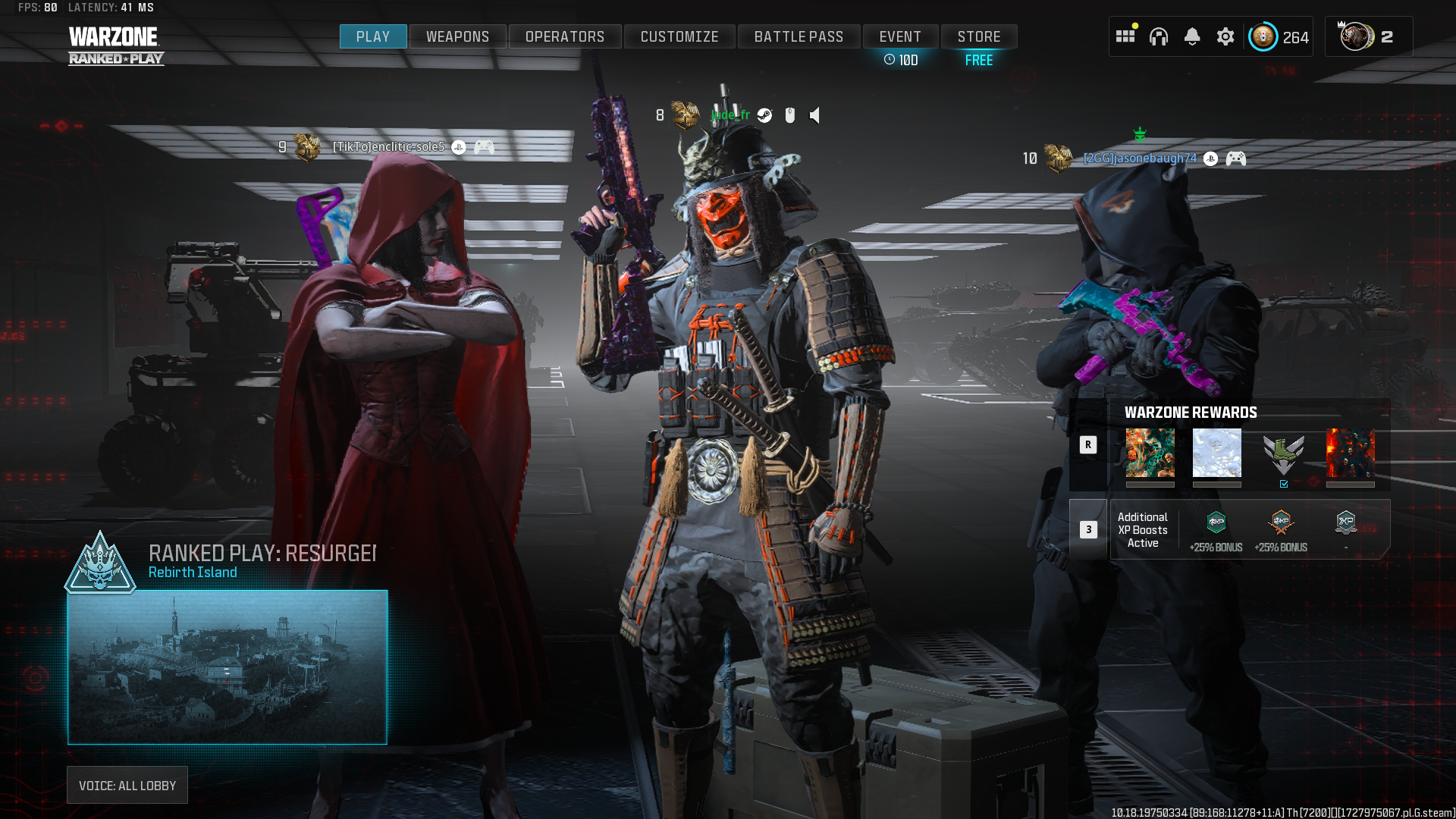The width and height of the screenshot is (1456, 819).
Task: View the Event tab
Action: [900, 36]
